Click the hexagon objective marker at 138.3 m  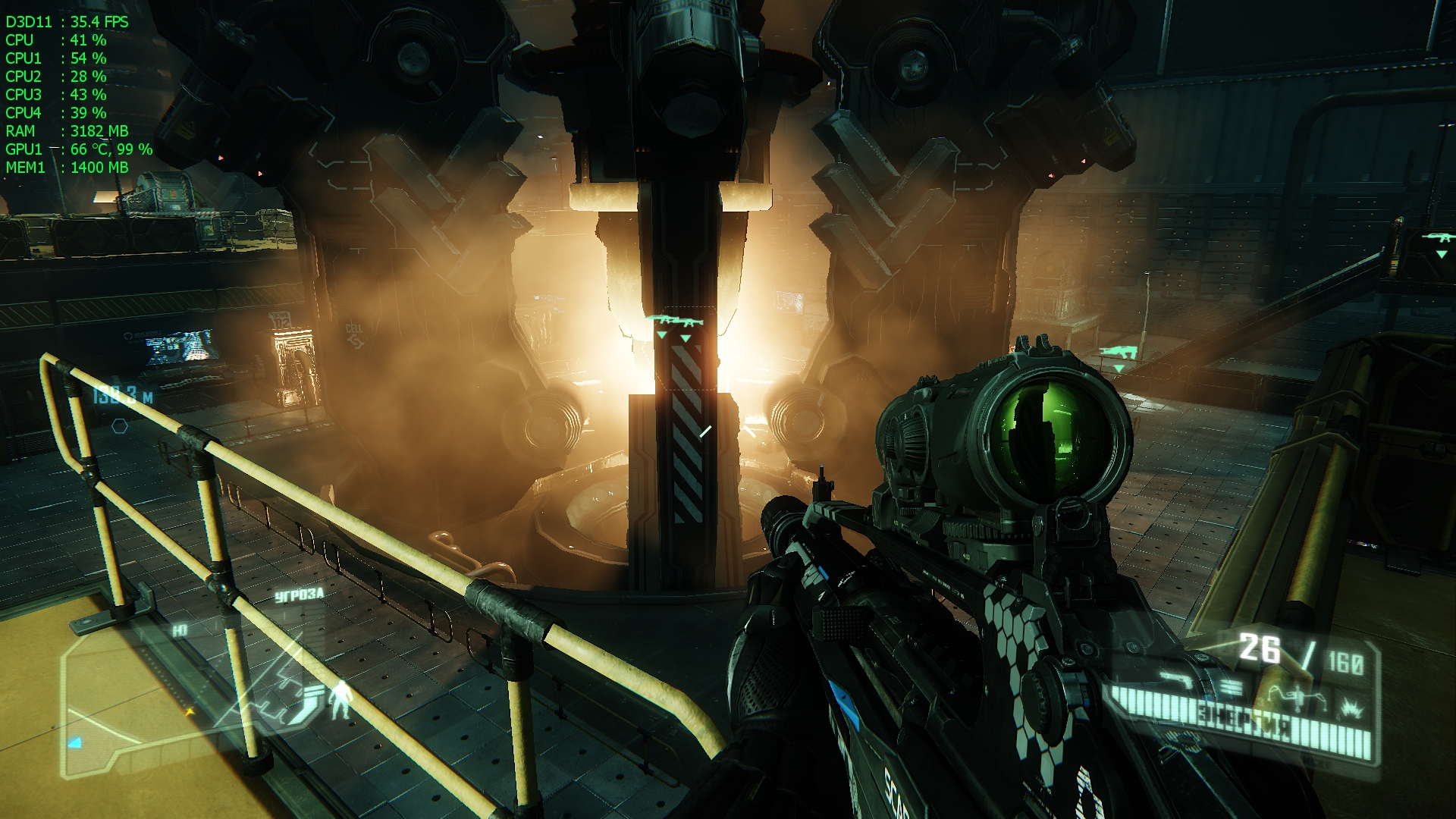coord(120,426)
